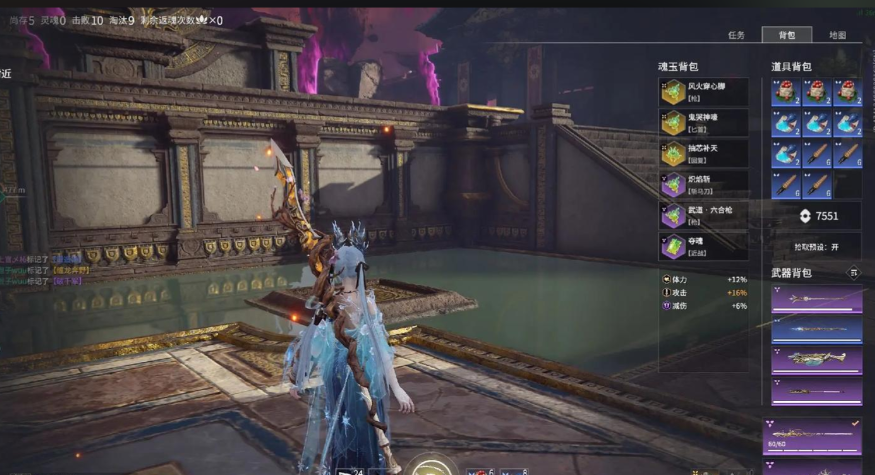
Task: Choose the 鬼哭神嚎 soul jade row
Action: (703, 123)
